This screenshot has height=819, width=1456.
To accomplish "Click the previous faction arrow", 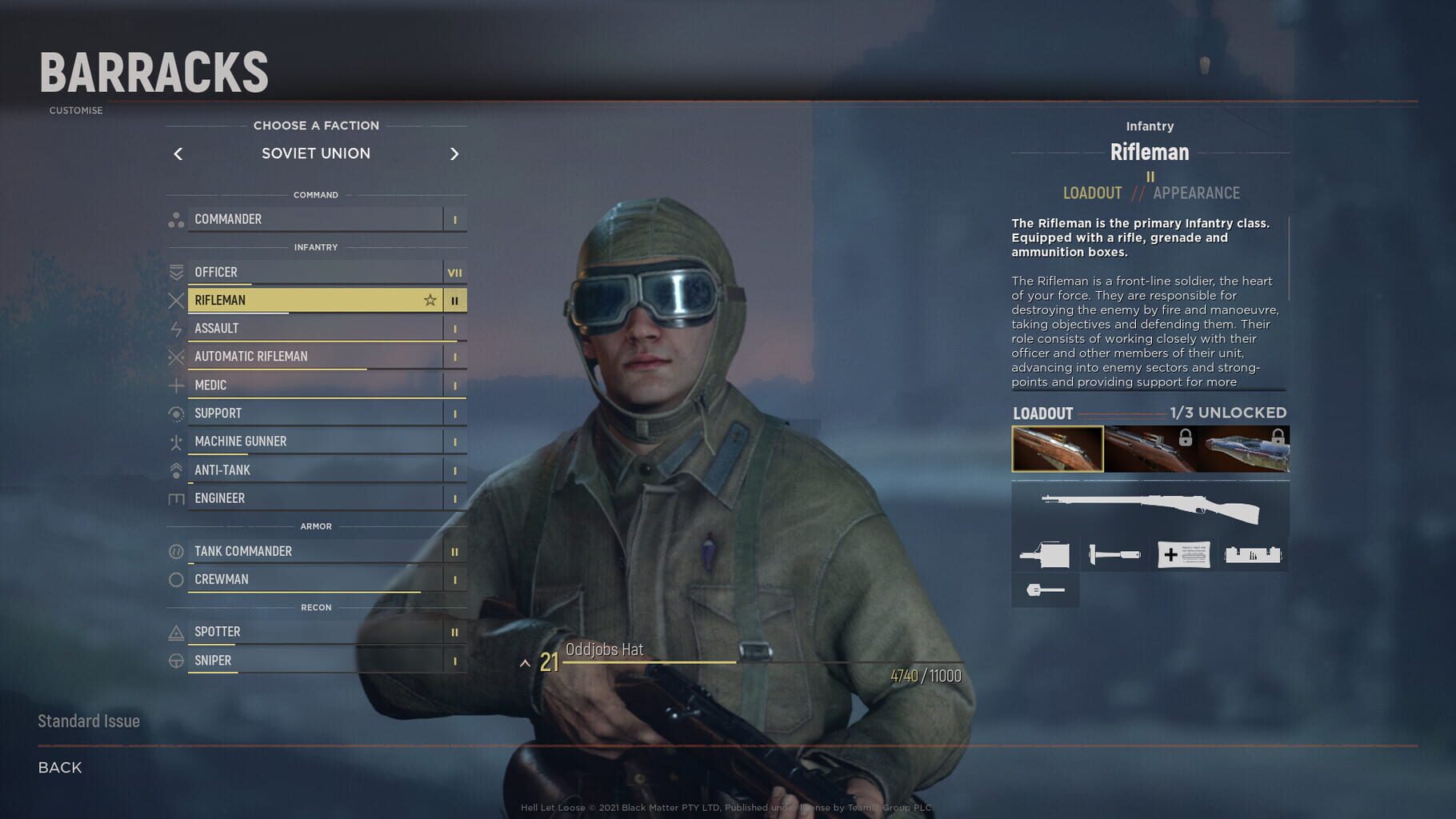I will point(178,154).
